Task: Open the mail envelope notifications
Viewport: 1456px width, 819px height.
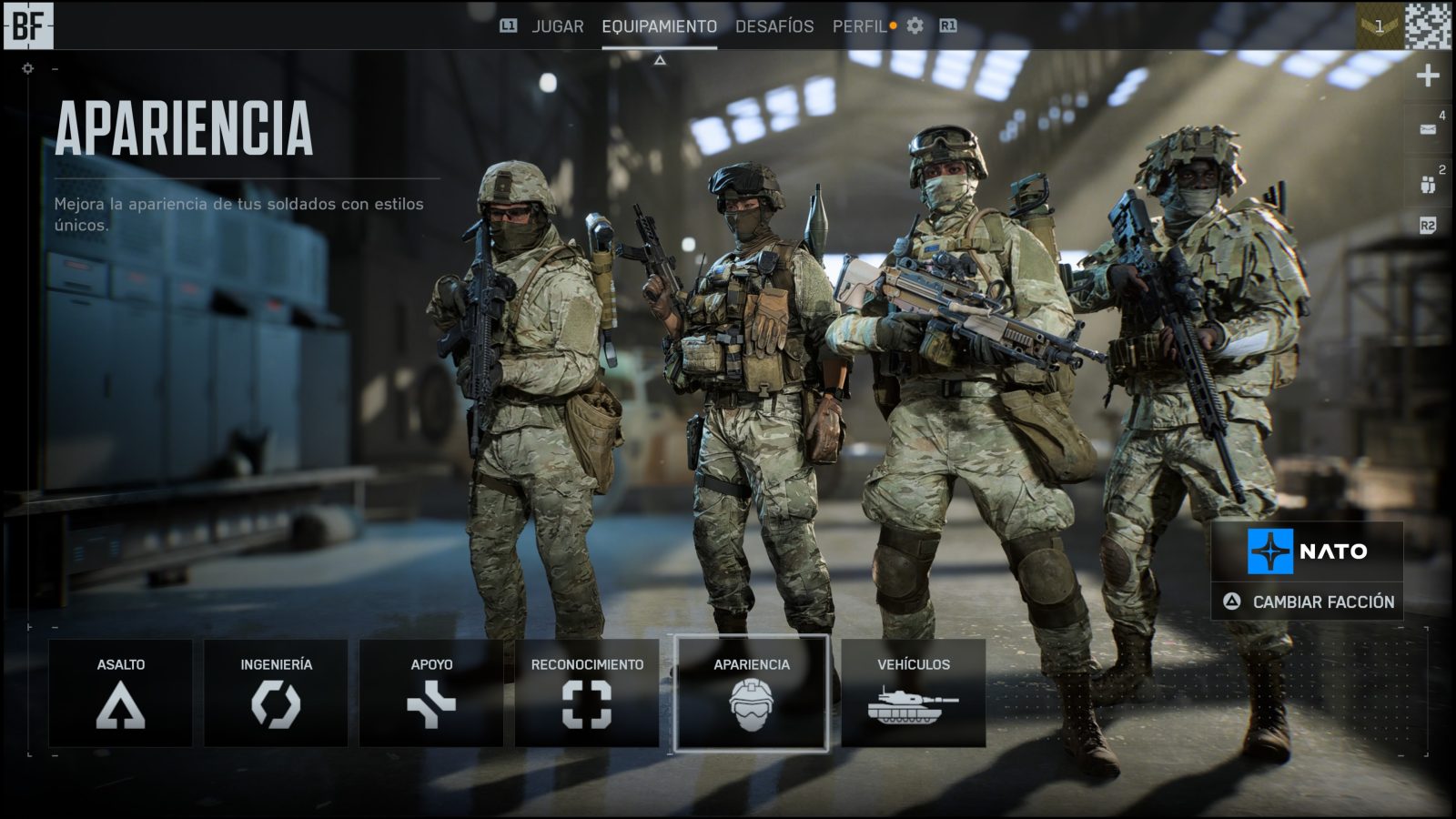Action: tap(1428, 129)
